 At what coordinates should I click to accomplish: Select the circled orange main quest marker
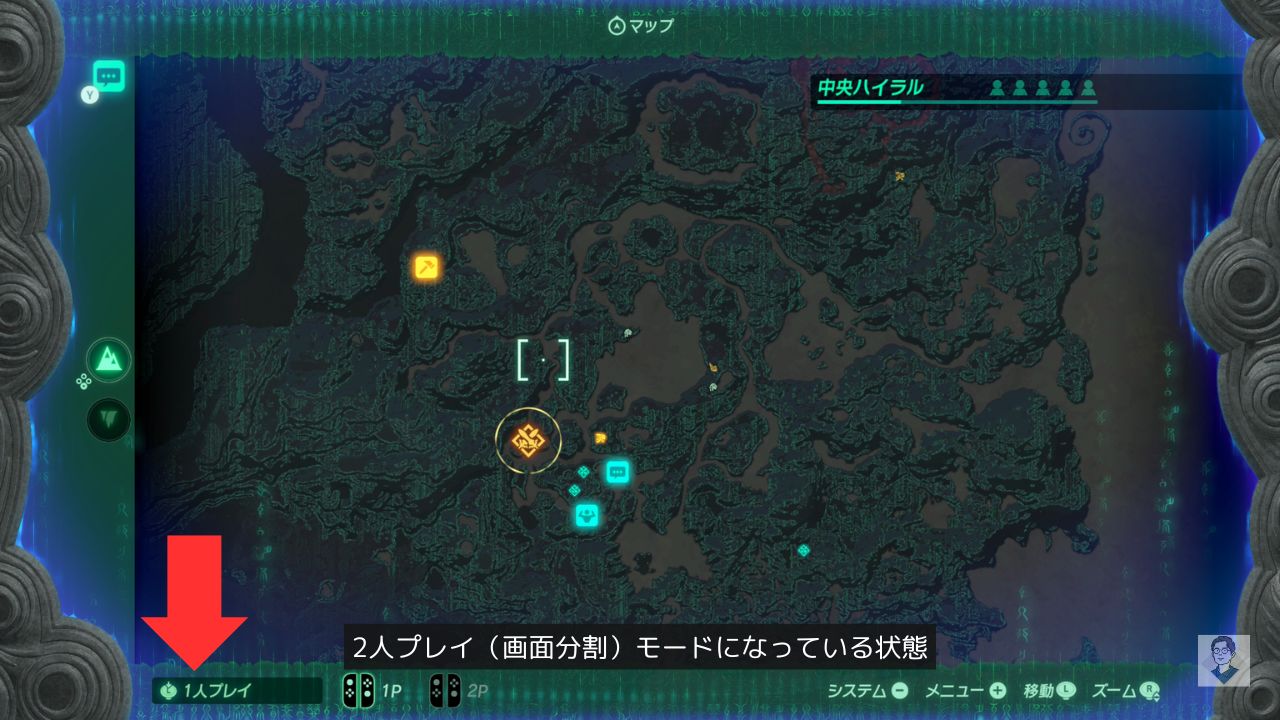527,440
